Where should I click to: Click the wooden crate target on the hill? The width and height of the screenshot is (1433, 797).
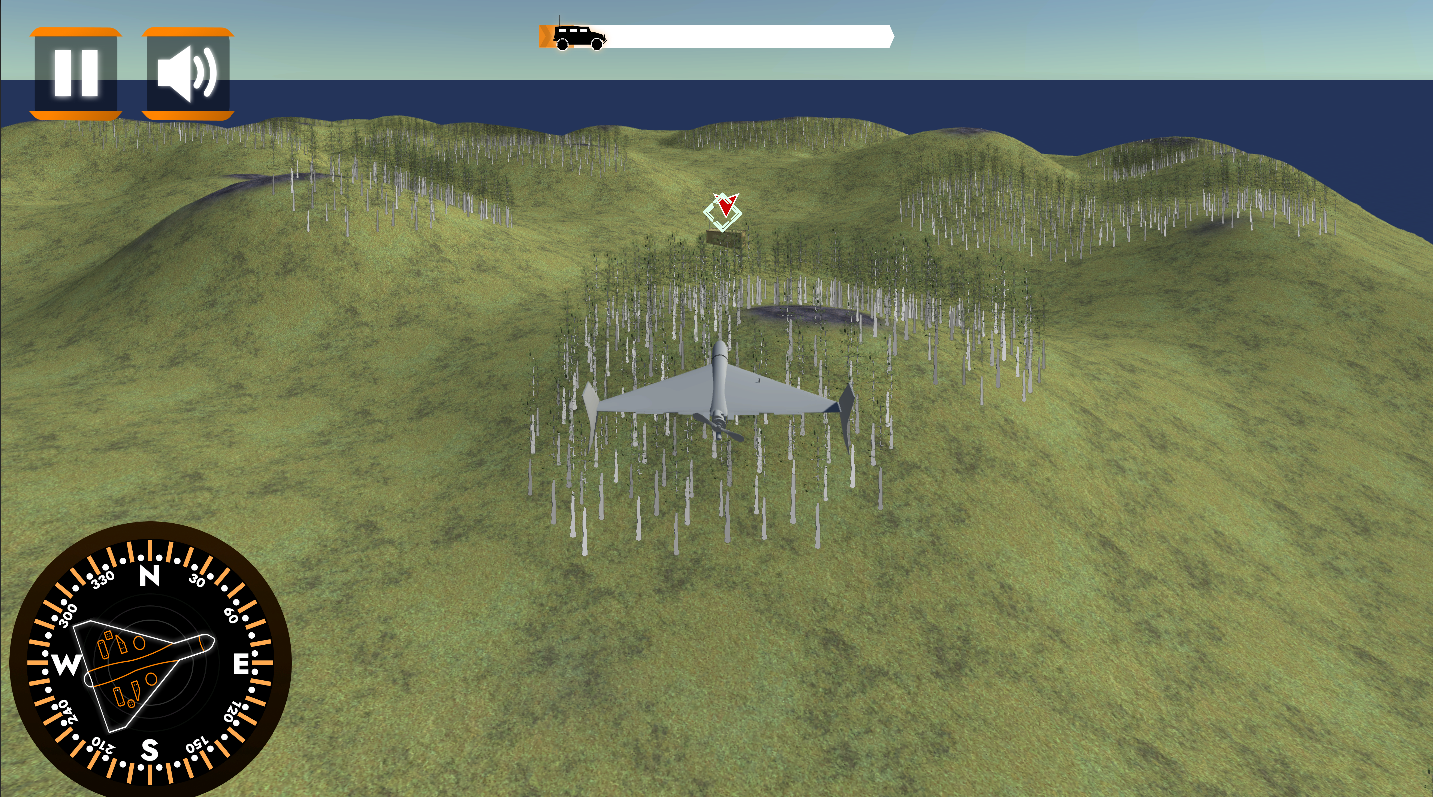(722, 238)
